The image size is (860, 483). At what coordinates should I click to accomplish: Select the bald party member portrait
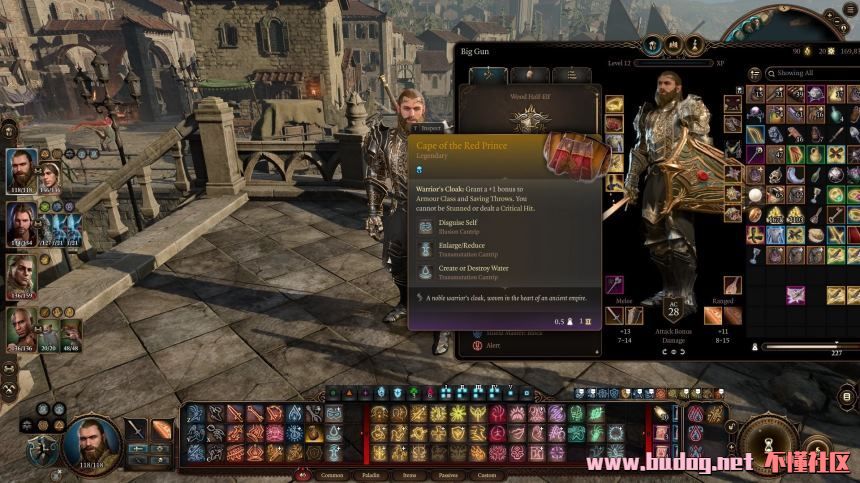(23, 326)
